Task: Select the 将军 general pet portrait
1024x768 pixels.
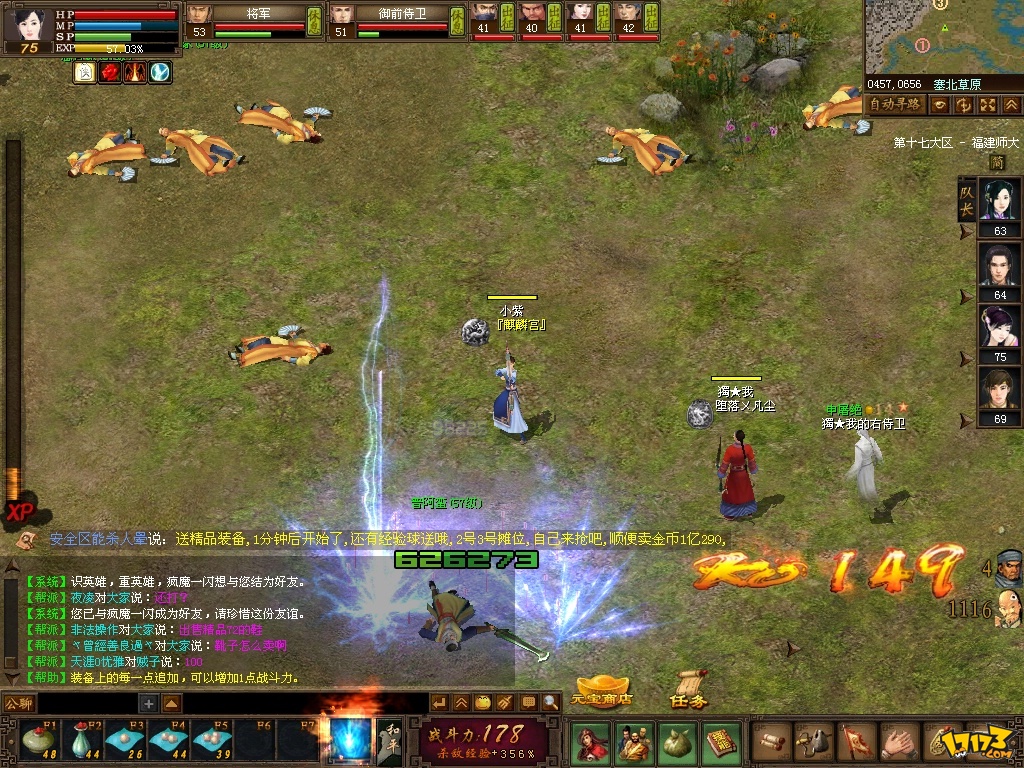Action: point(201,14)
